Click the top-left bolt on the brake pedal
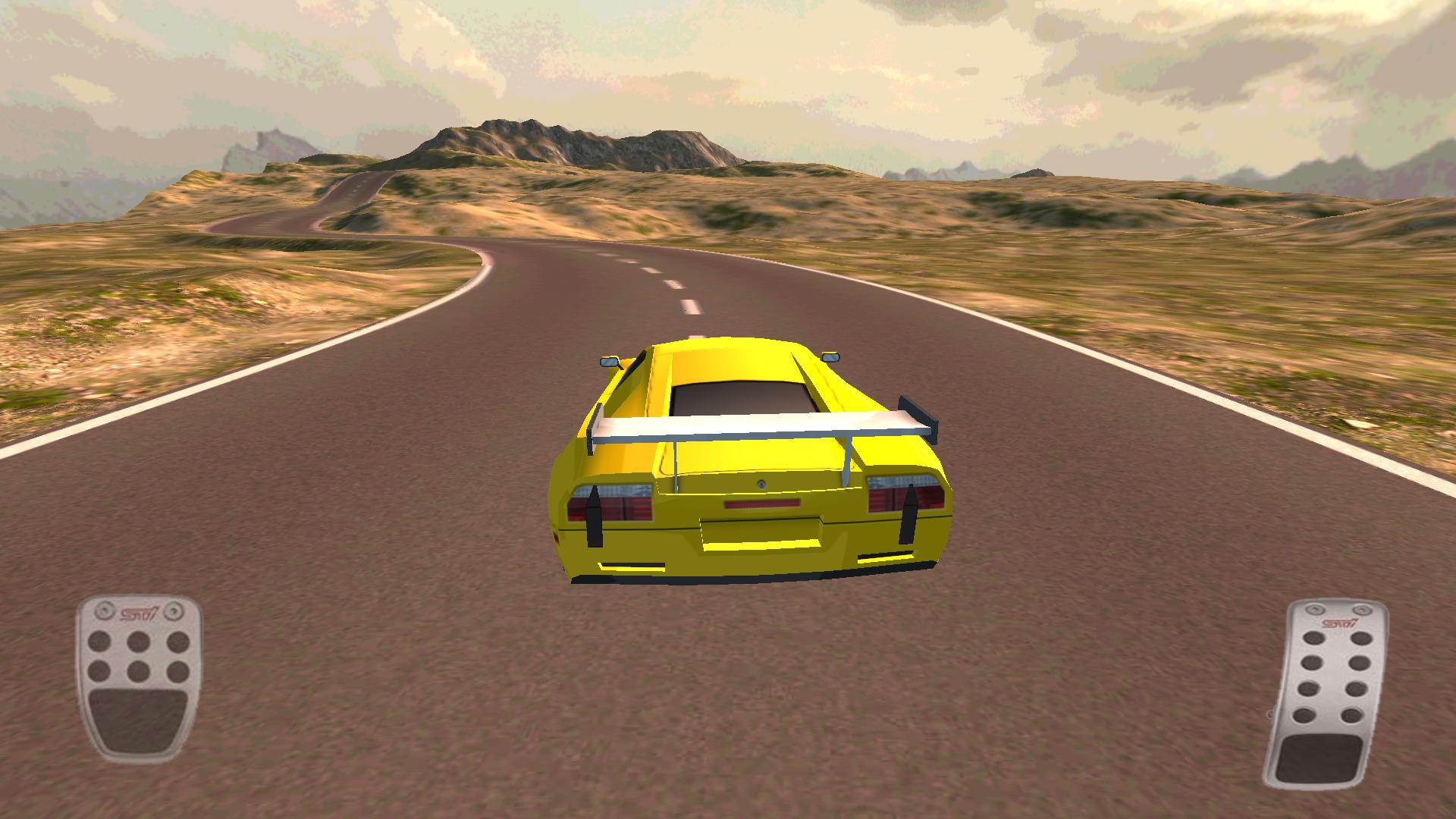The width and height of the screenshot is (1456, 819). coord(104,611)
